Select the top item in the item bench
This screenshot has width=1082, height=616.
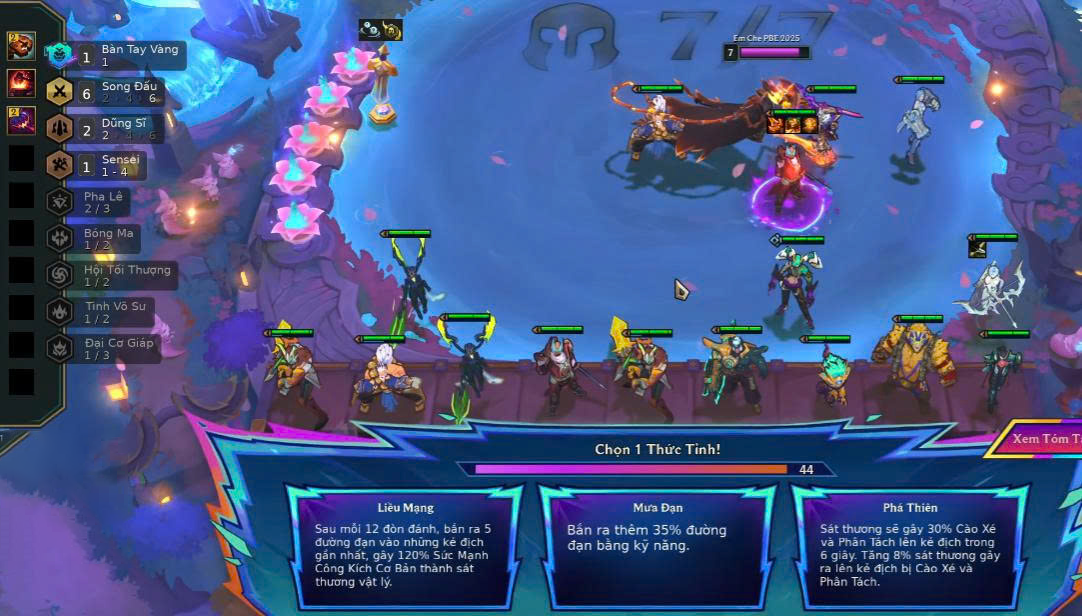(22, 46)
